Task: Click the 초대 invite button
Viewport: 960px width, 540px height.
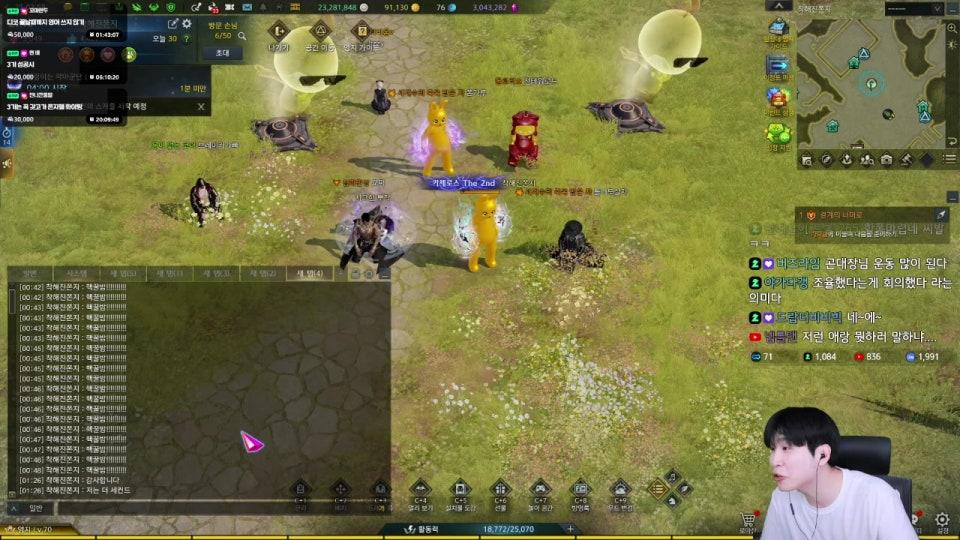Action: [x=222, y=53]
